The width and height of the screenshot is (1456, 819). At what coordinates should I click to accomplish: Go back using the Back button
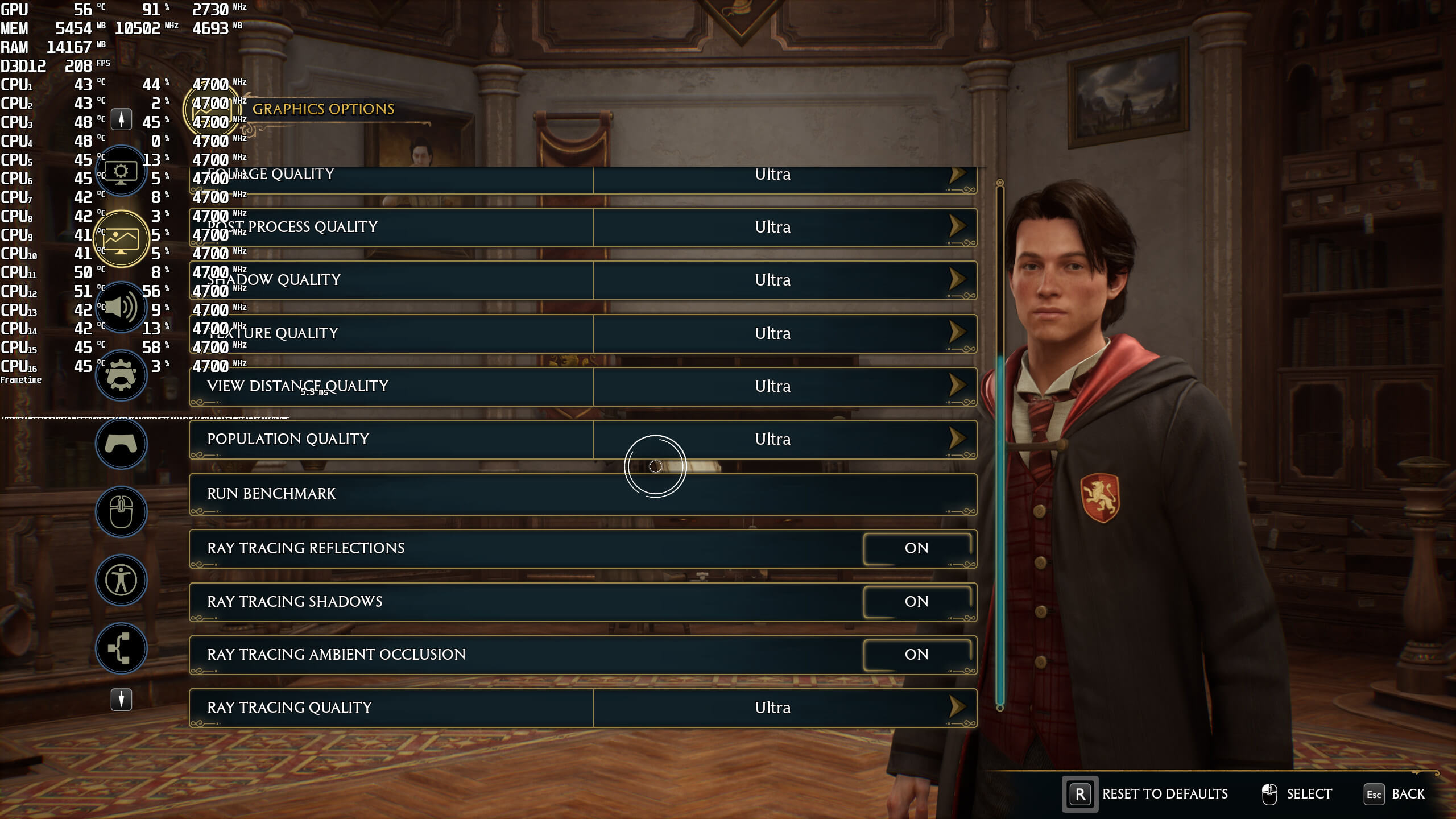(1407, 794)
